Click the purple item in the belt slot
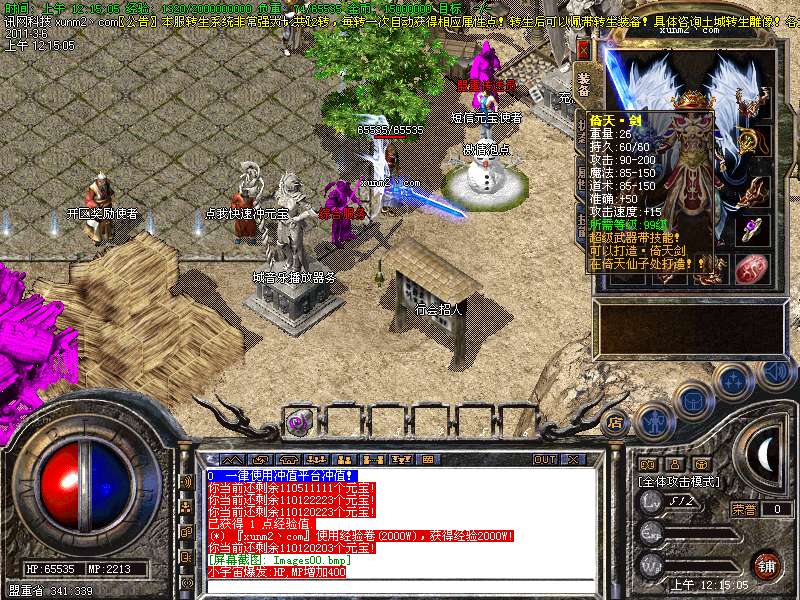This screenshot has width=800, height=600. click(x=297, y=423)
